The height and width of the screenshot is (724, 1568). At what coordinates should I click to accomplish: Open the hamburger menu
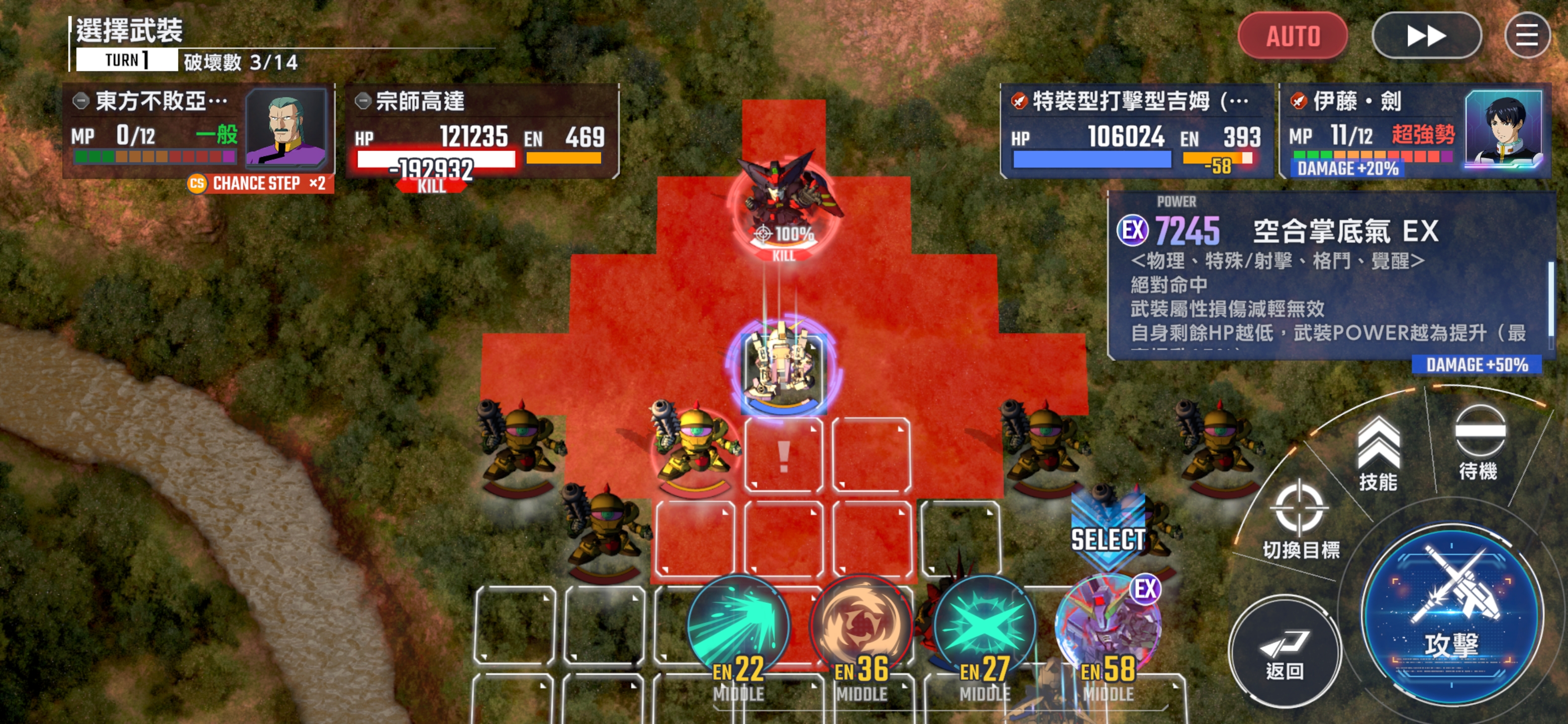click(x=1526, y=36)
